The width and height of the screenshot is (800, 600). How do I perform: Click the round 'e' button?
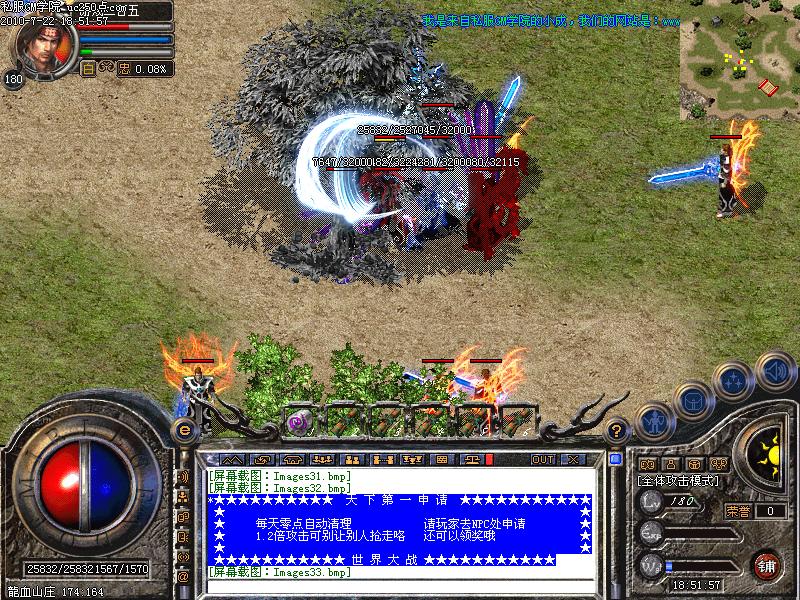point(183,429)
